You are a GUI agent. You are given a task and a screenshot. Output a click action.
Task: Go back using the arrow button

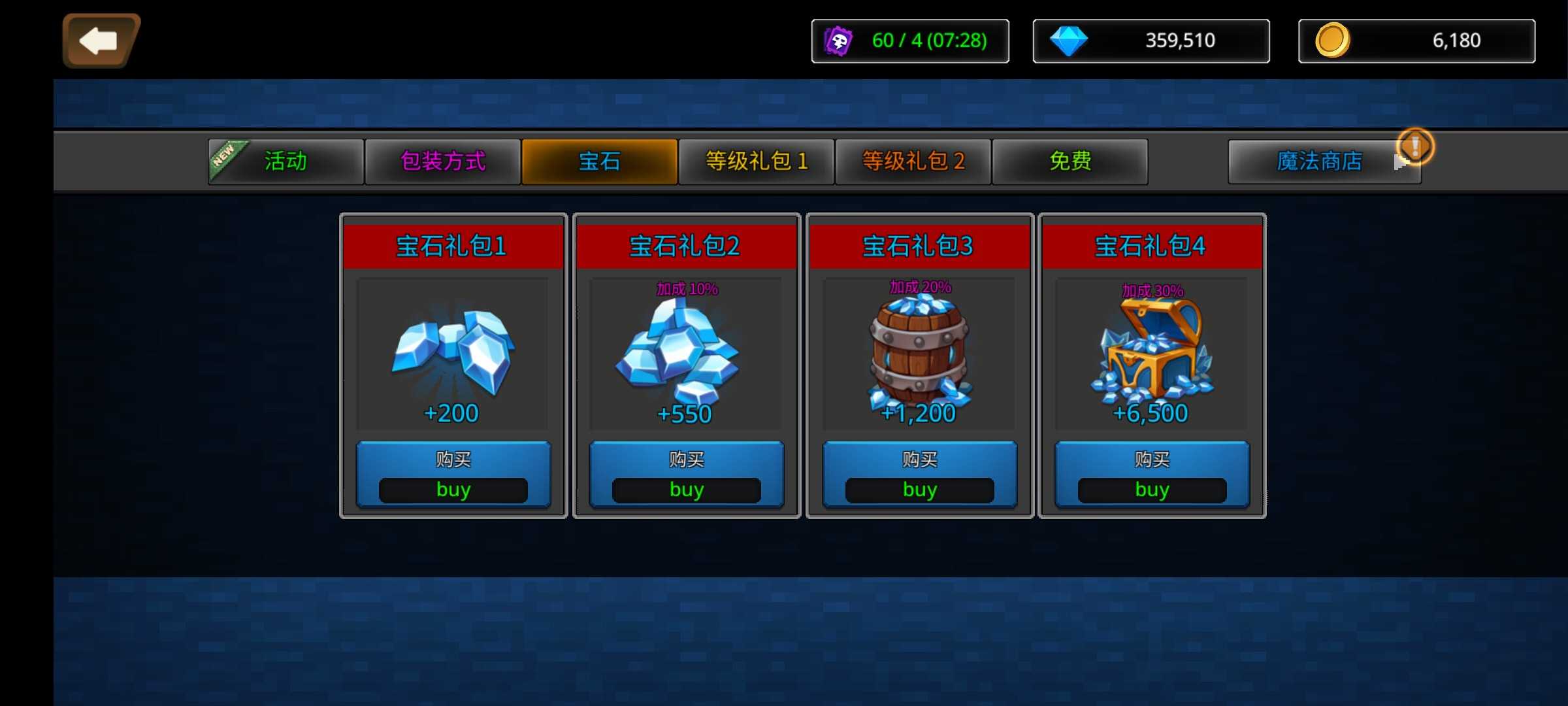[100, 41]
